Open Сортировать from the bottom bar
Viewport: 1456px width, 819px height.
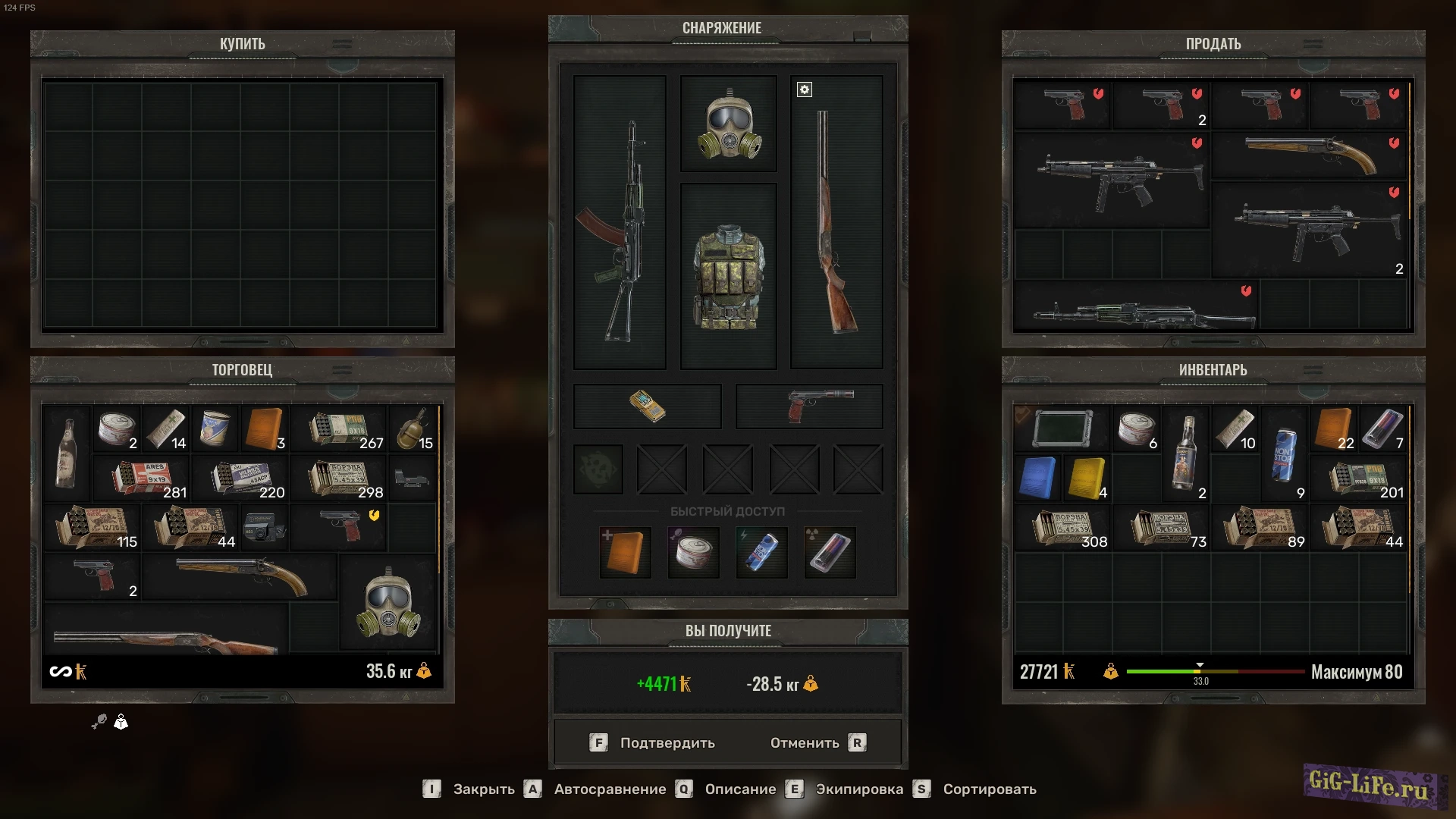(988, 789)
